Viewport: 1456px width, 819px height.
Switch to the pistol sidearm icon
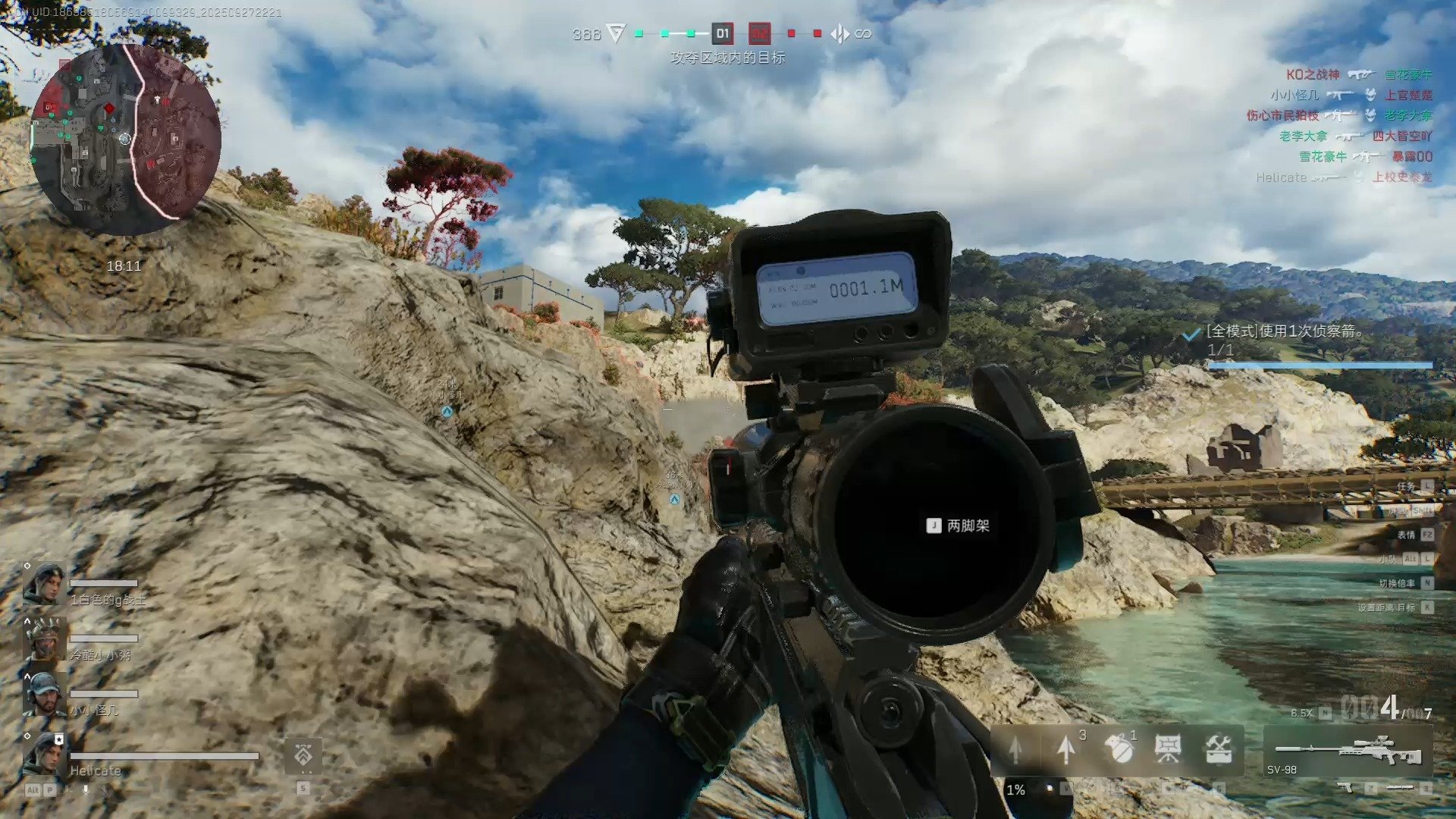(x=1346, y=789)
